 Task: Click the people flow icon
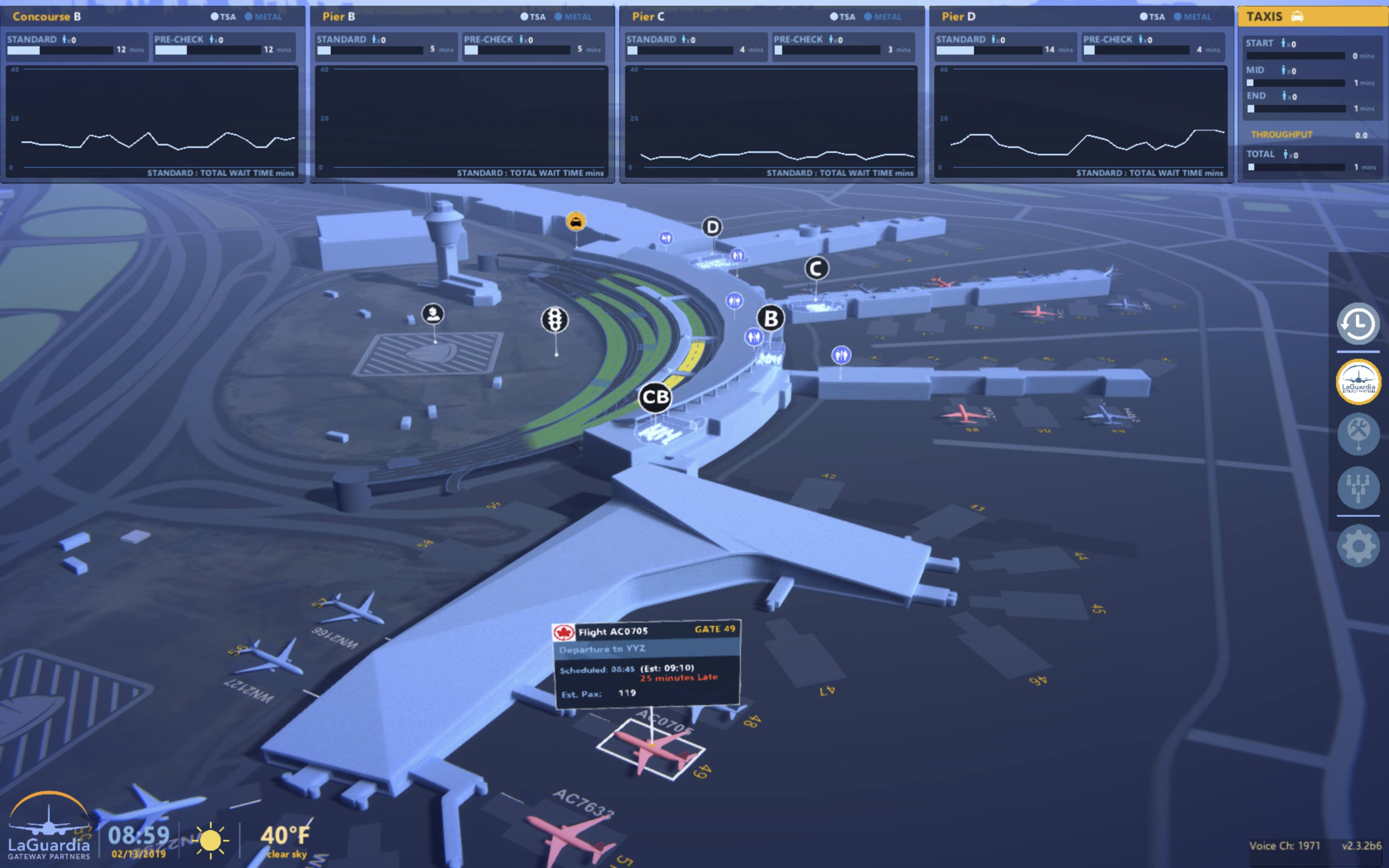pos(1358,487)
